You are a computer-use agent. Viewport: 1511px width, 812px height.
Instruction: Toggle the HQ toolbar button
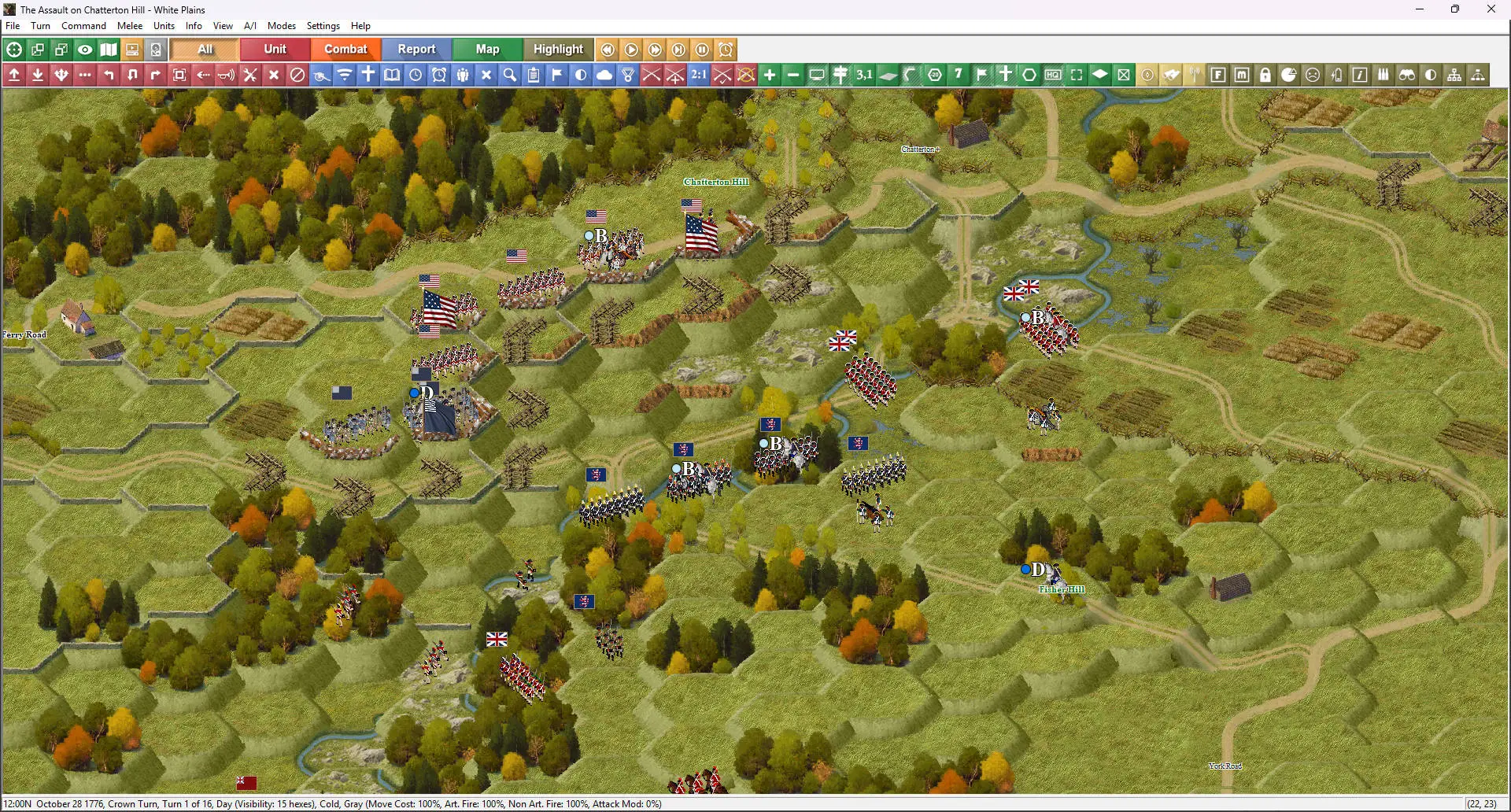1053,75
